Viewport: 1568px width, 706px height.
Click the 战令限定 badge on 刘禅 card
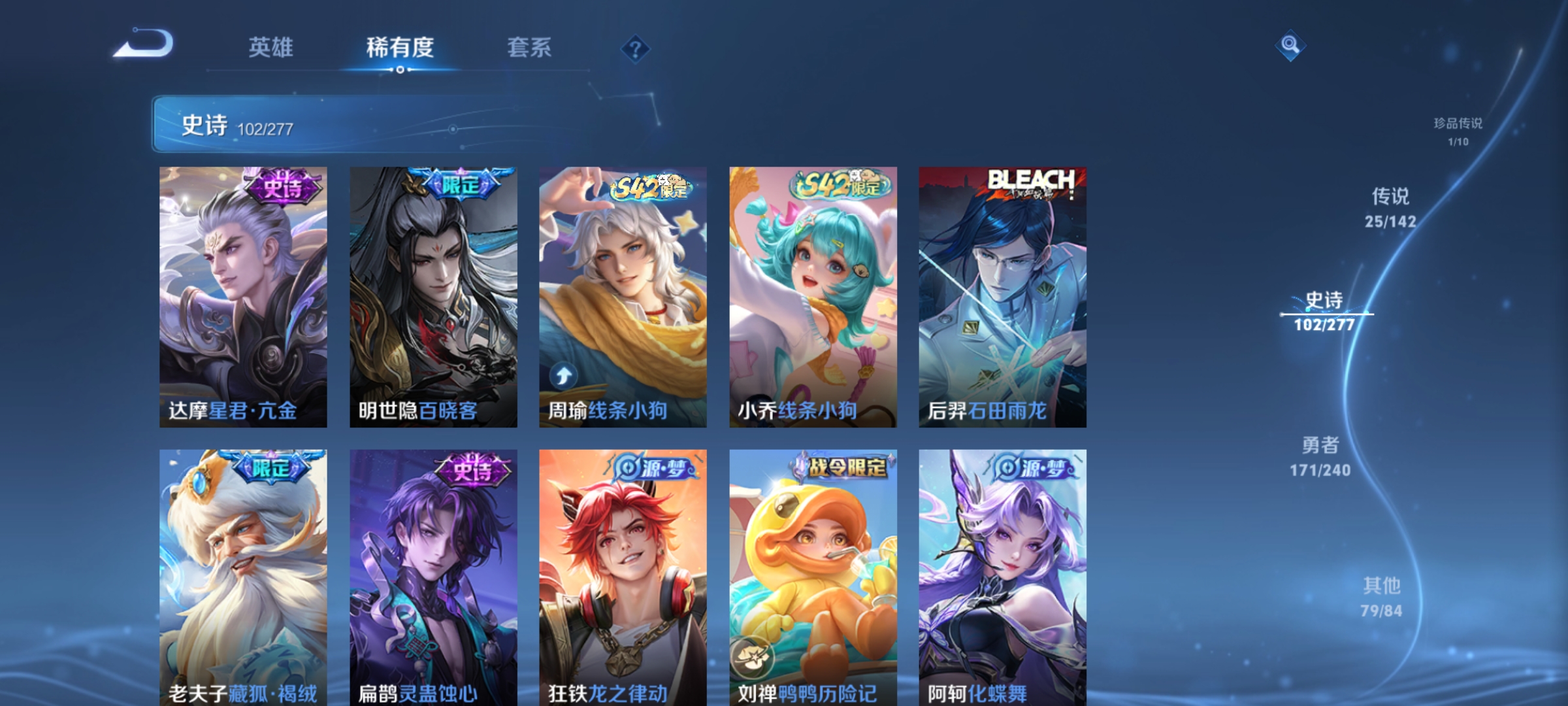pyautogui.click(x=843, y=465)
